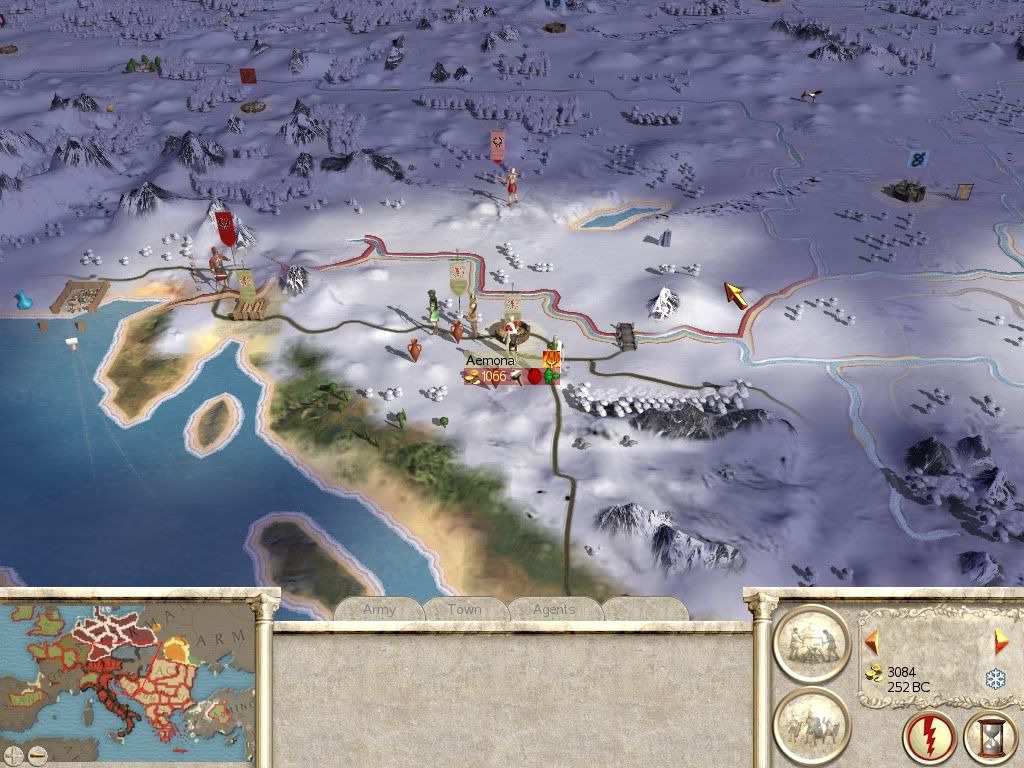Click the right arrow on the scroll panel
1024x768 pixels.
pyautogui.click(x=1001, y=642)
